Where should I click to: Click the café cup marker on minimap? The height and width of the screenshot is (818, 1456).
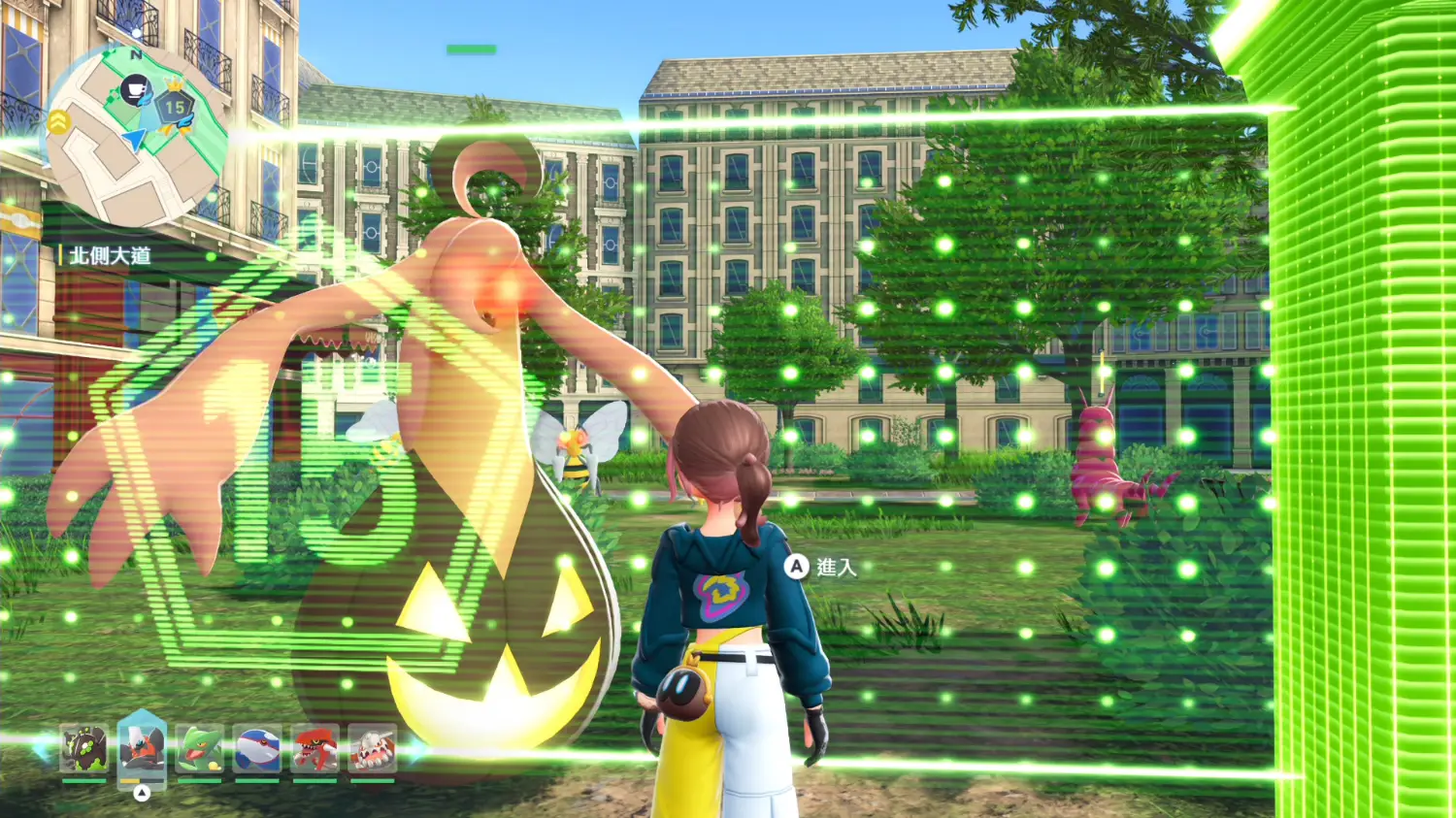136,92
